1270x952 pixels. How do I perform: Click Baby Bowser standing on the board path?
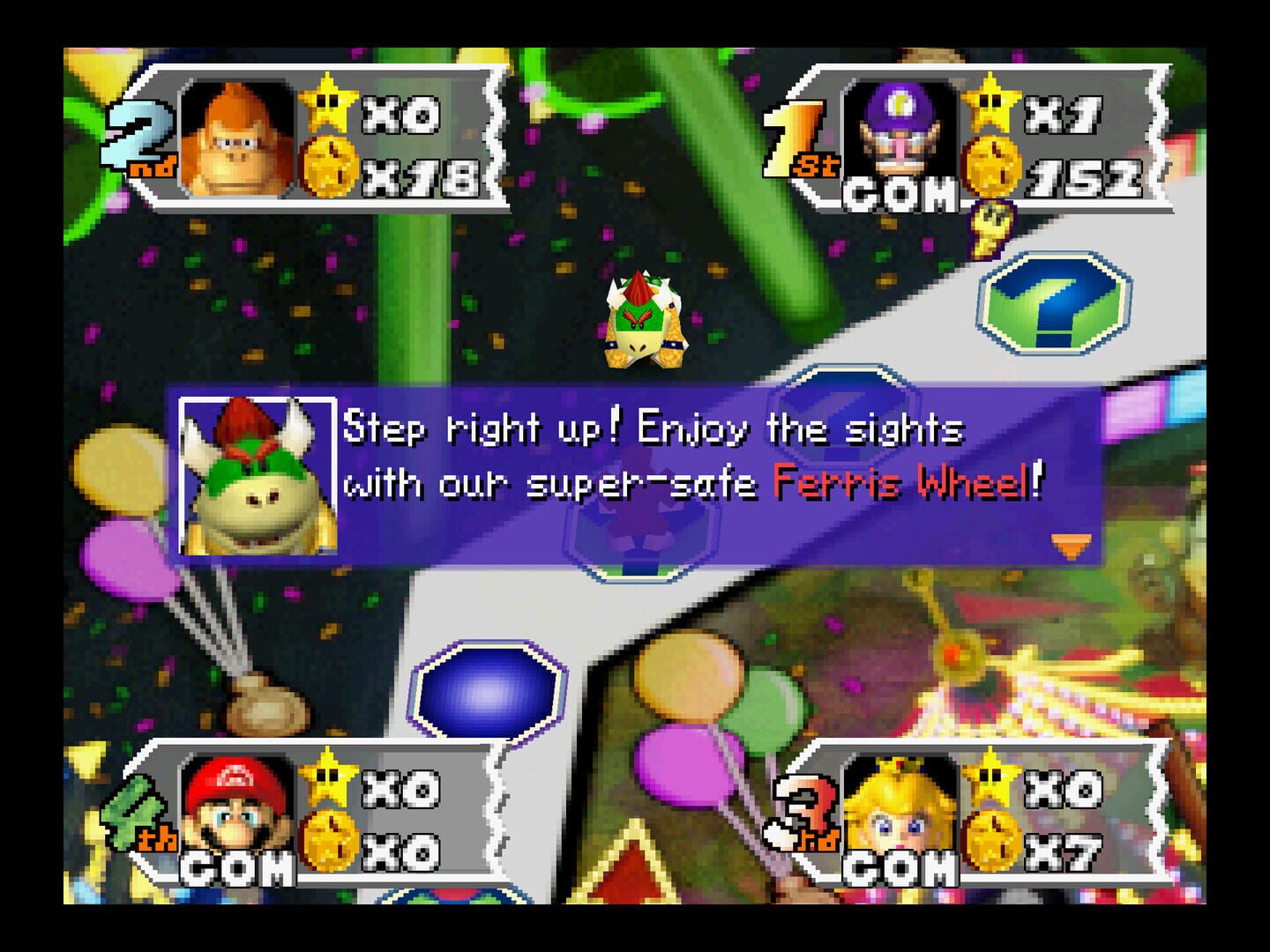(x=644, y=322)
